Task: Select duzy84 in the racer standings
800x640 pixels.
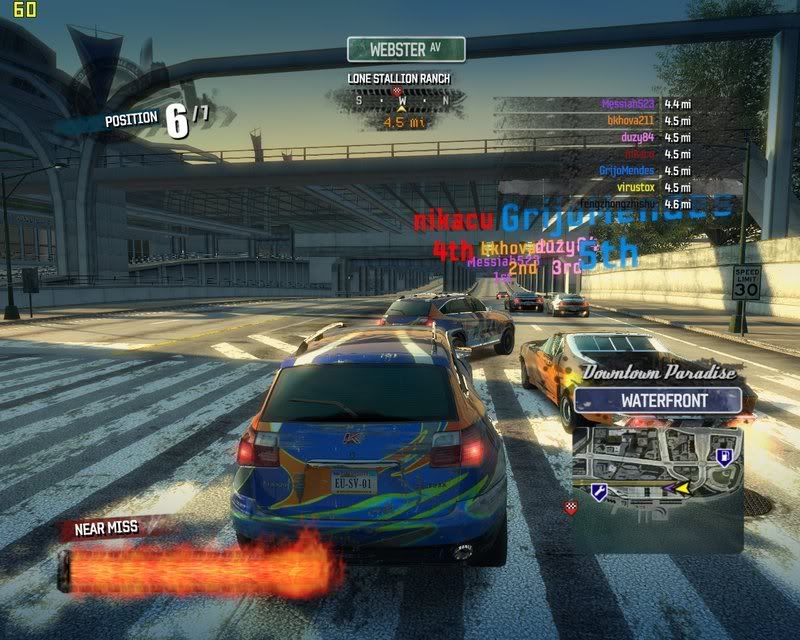Action: click(639, 137)
